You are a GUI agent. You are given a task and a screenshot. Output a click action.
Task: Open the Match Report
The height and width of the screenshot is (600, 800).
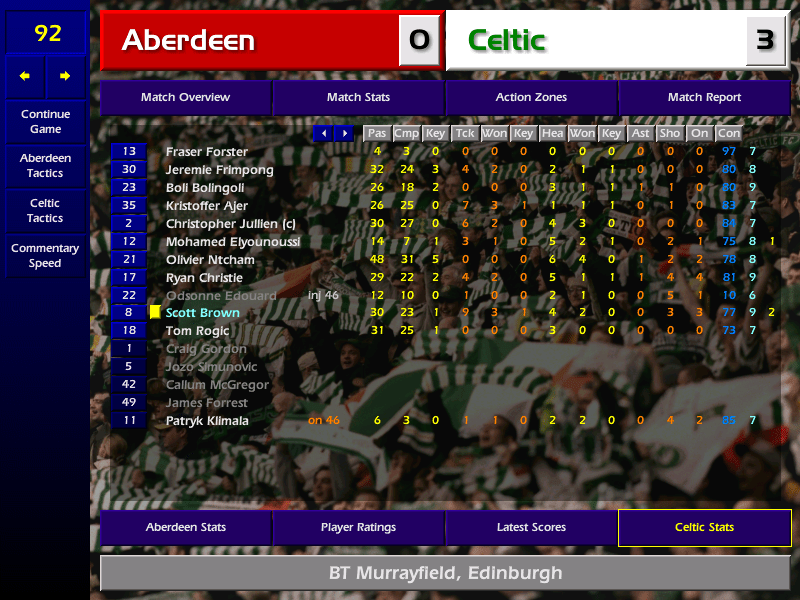tap(704, 97)
